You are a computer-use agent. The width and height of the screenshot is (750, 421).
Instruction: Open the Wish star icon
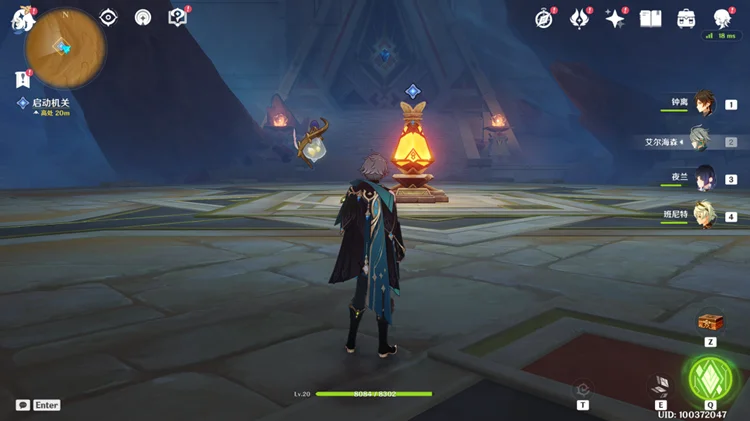point(615,18)
